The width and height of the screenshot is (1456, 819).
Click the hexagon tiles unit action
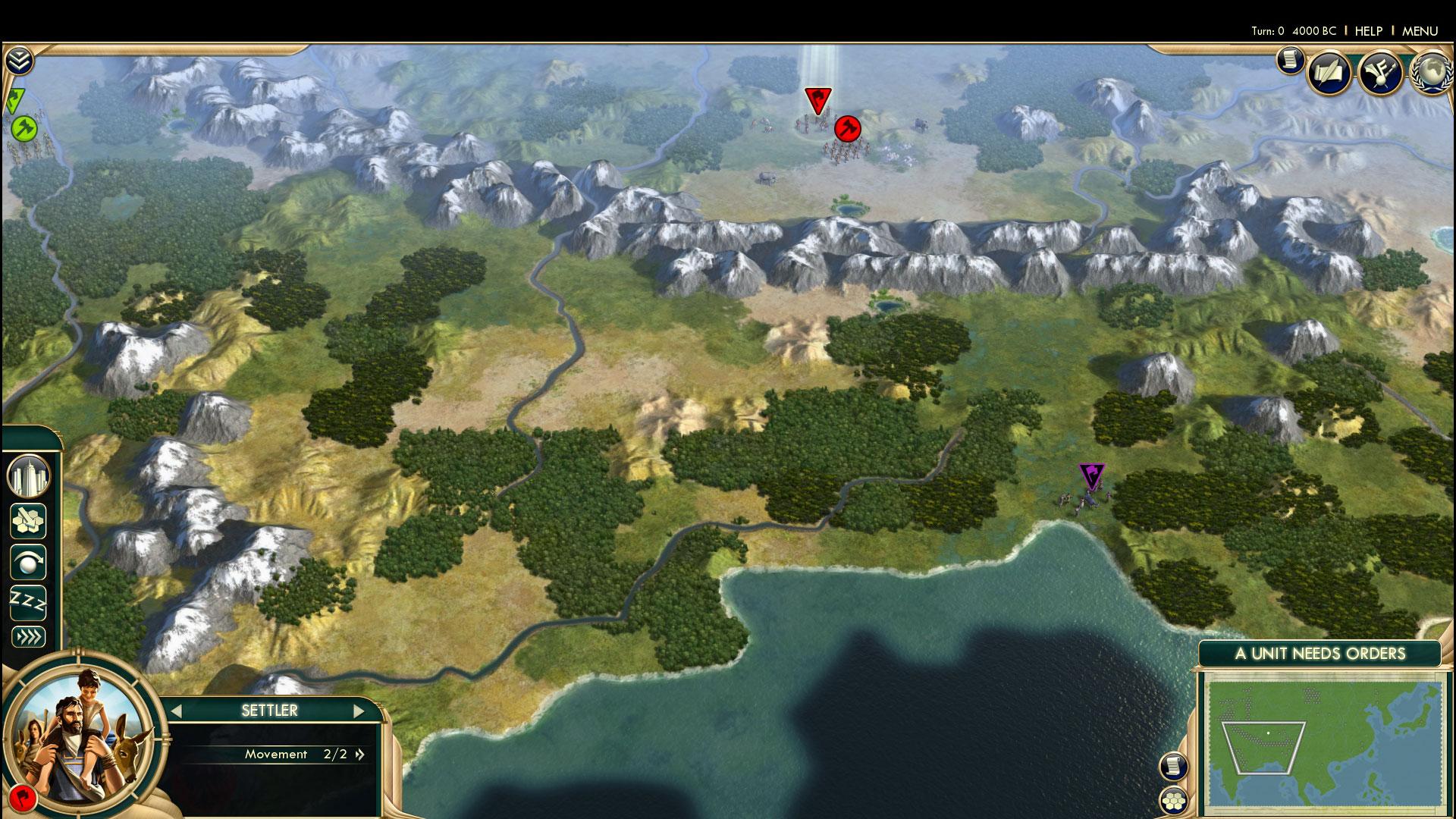point(28,521)
